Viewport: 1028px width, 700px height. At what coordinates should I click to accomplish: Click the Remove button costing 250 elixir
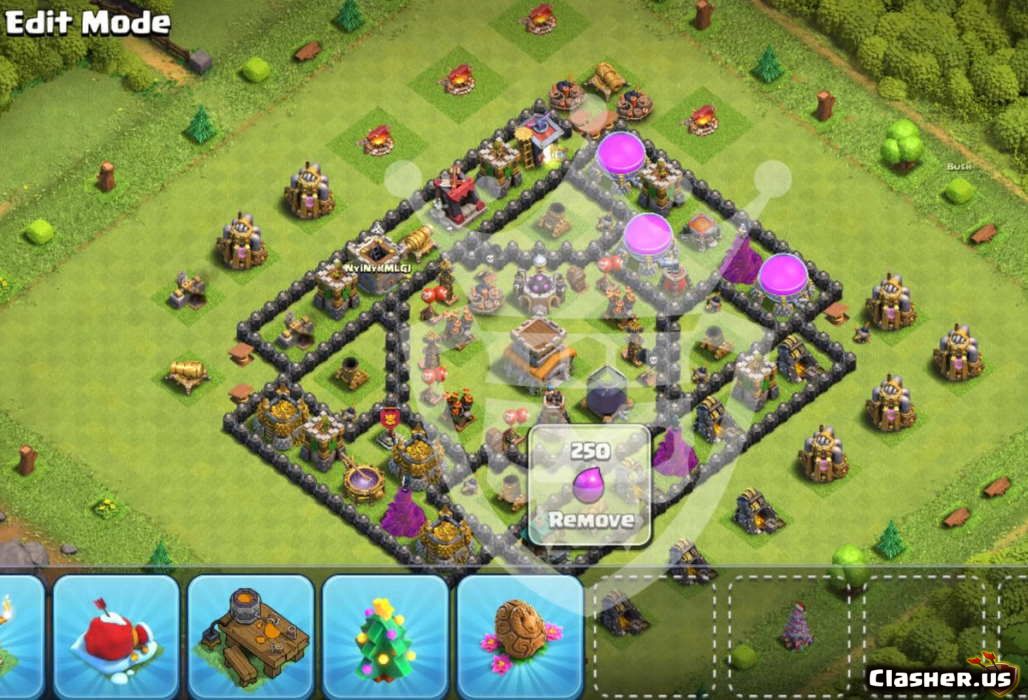[590, 486]
